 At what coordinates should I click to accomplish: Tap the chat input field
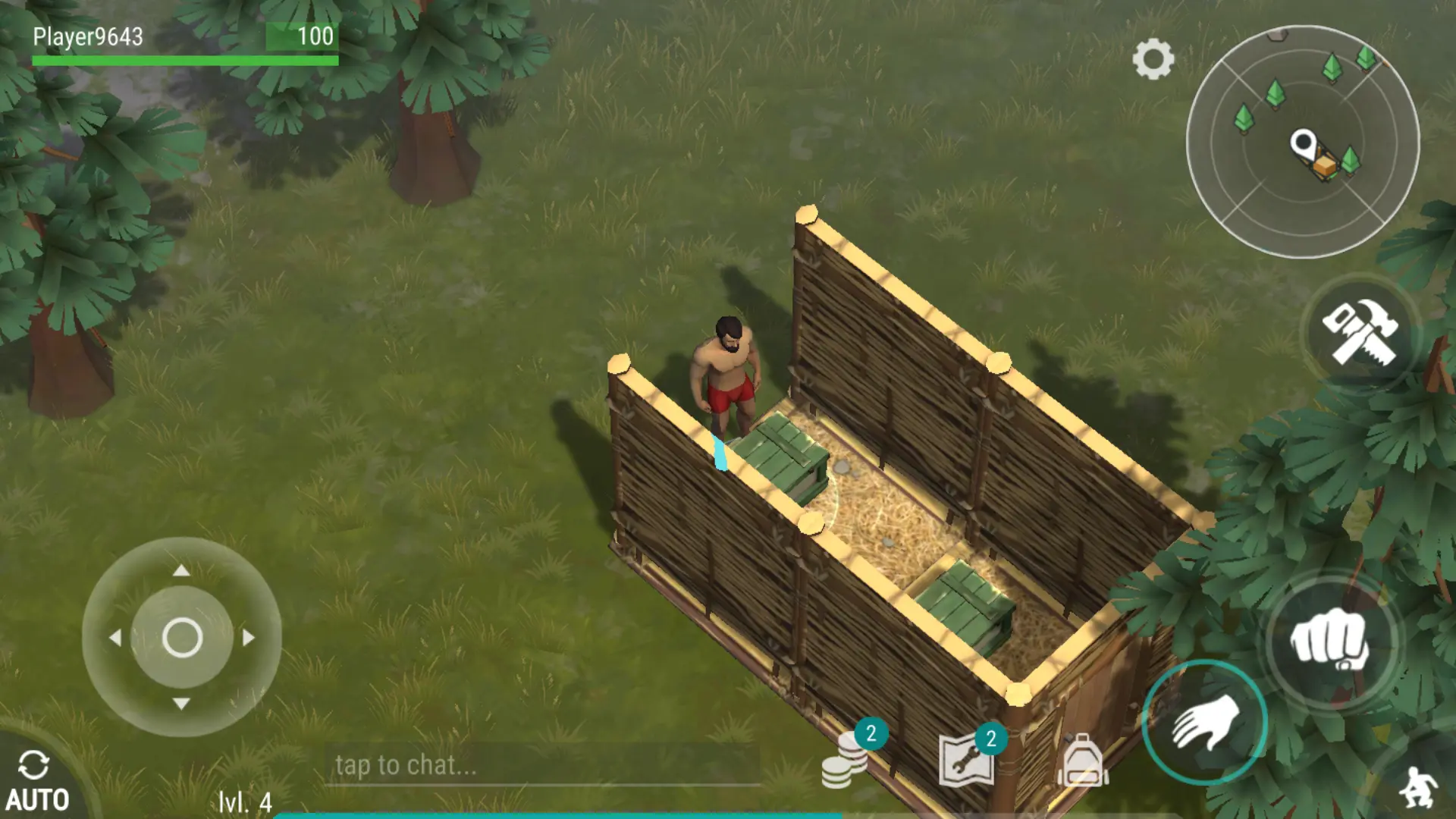pyautogui.click(x=542, y=765)
